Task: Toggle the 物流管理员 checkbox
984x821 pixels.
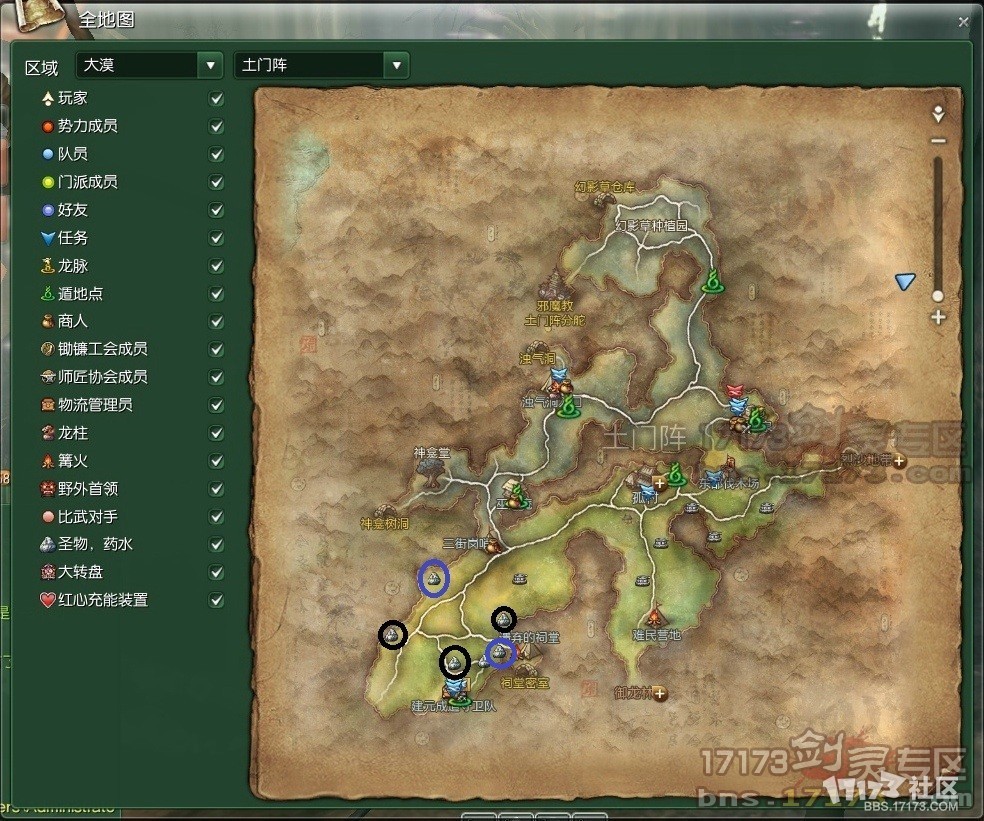Action: coord(216,406)
